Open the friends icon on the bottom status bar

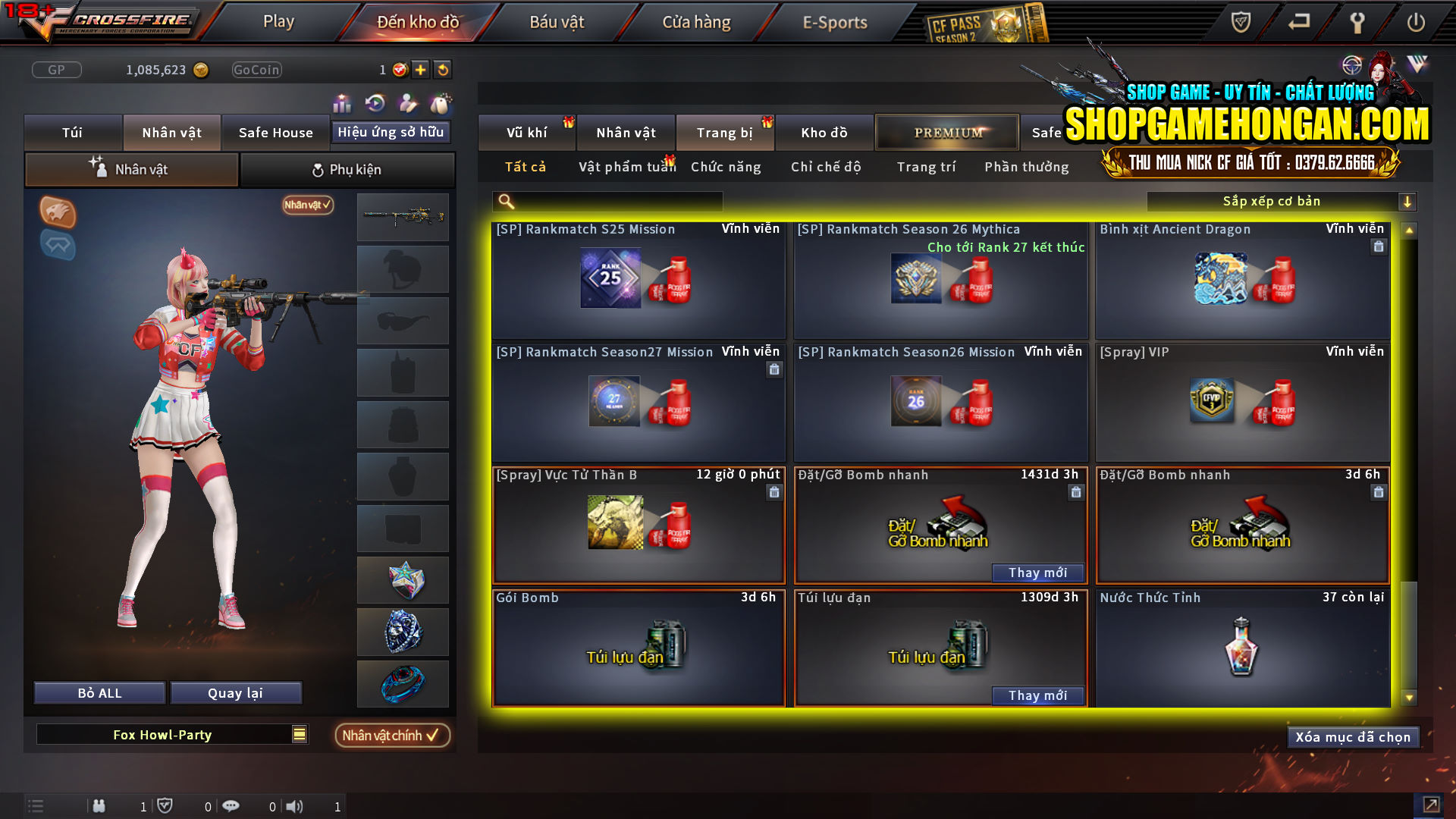(99, 806)
